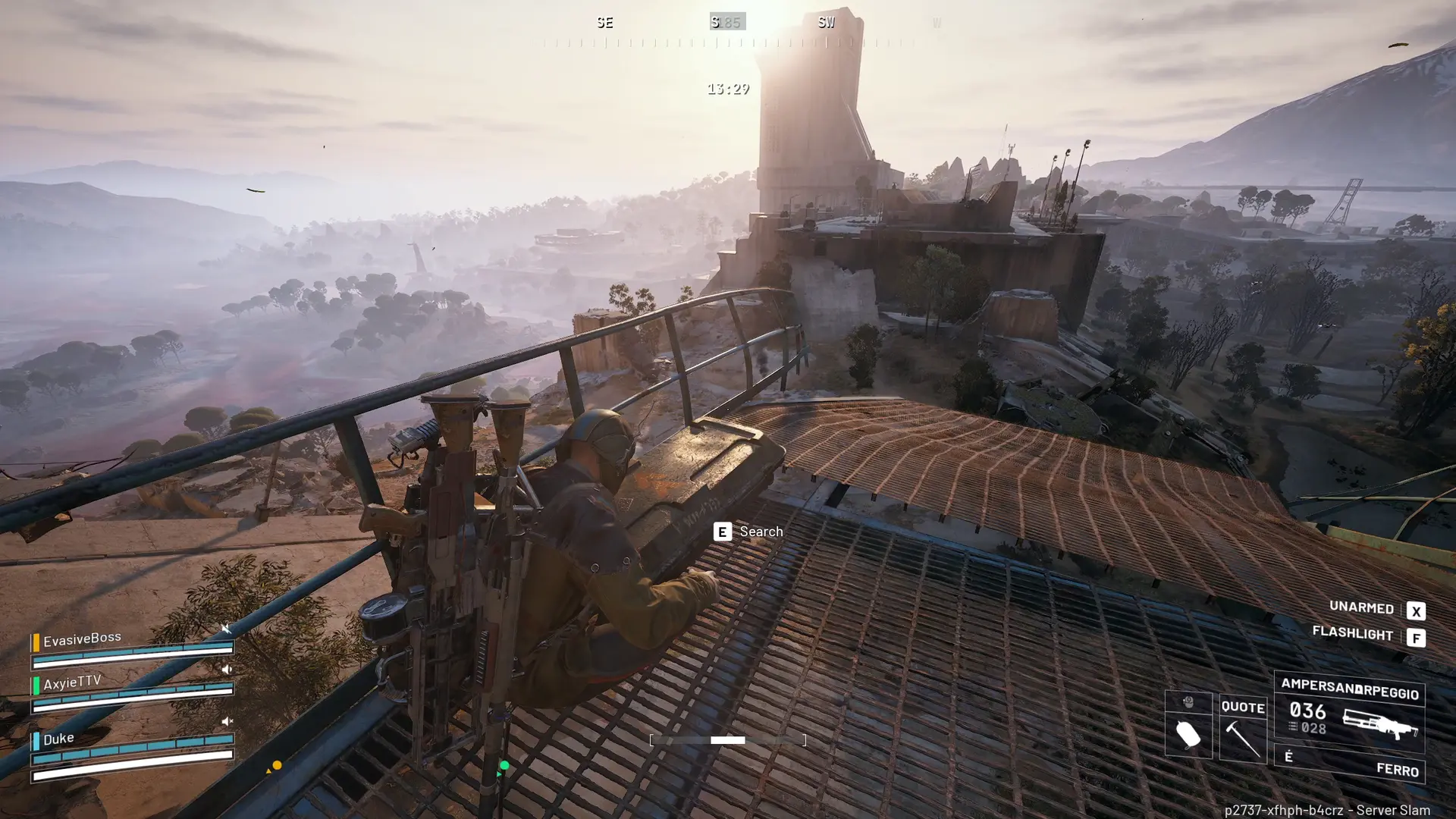Select squad member AxyieTTV

tap(72, 682)
